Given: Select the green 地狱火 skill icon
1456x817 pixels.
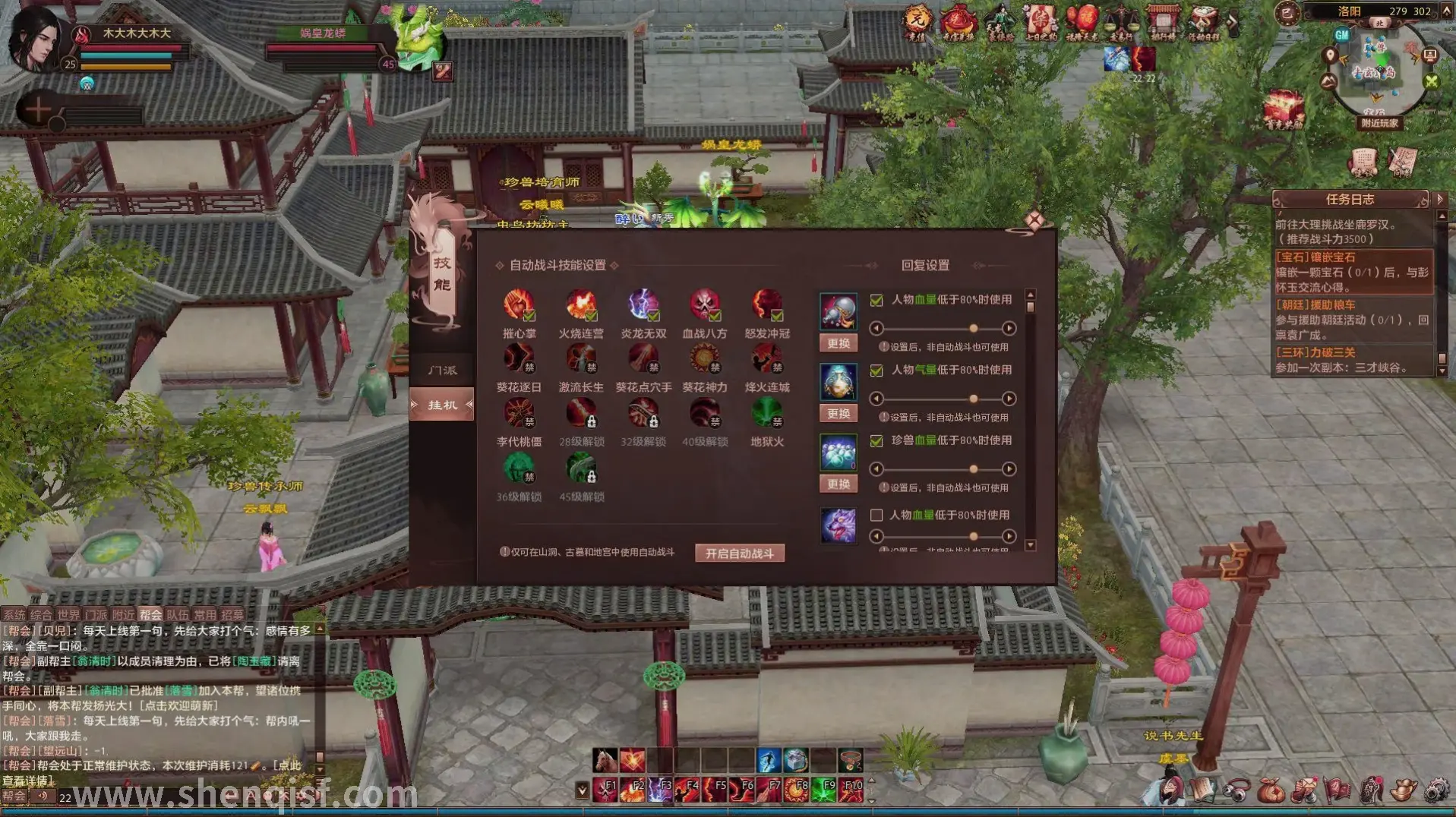Looking at the screenshot, I should (767, 414).
